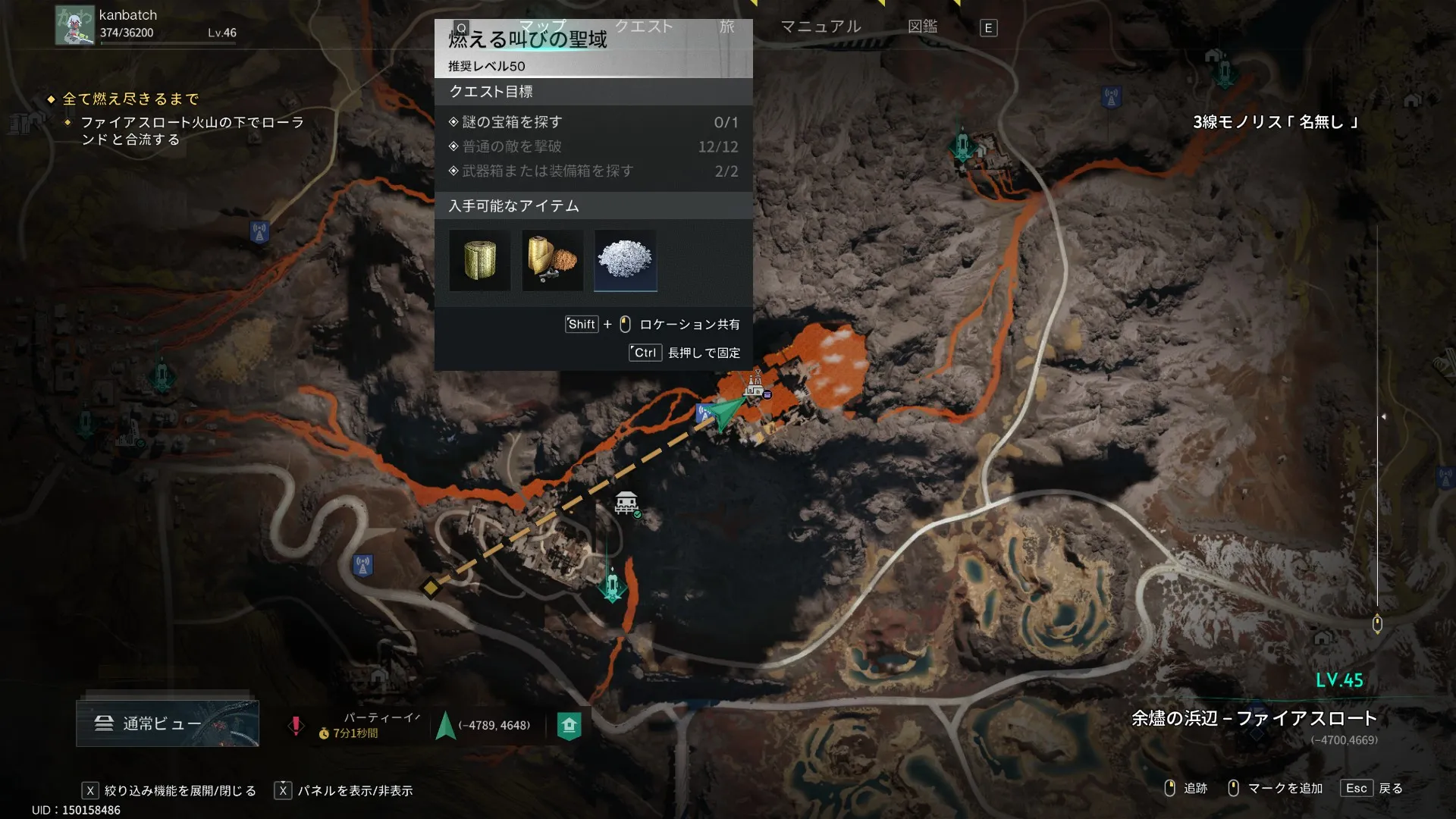Toggle the 通常ビュー map view button
Viewport: 1456px width, 819px height.
point(168,723)
